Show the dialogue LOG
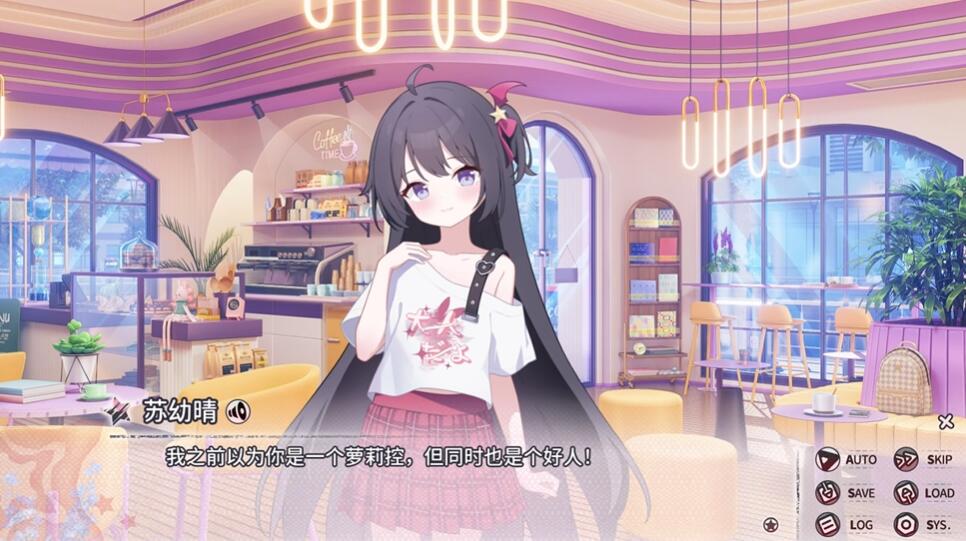Image resolution: width=966 pixels, height=541 pixels. [x=846, y=525]
